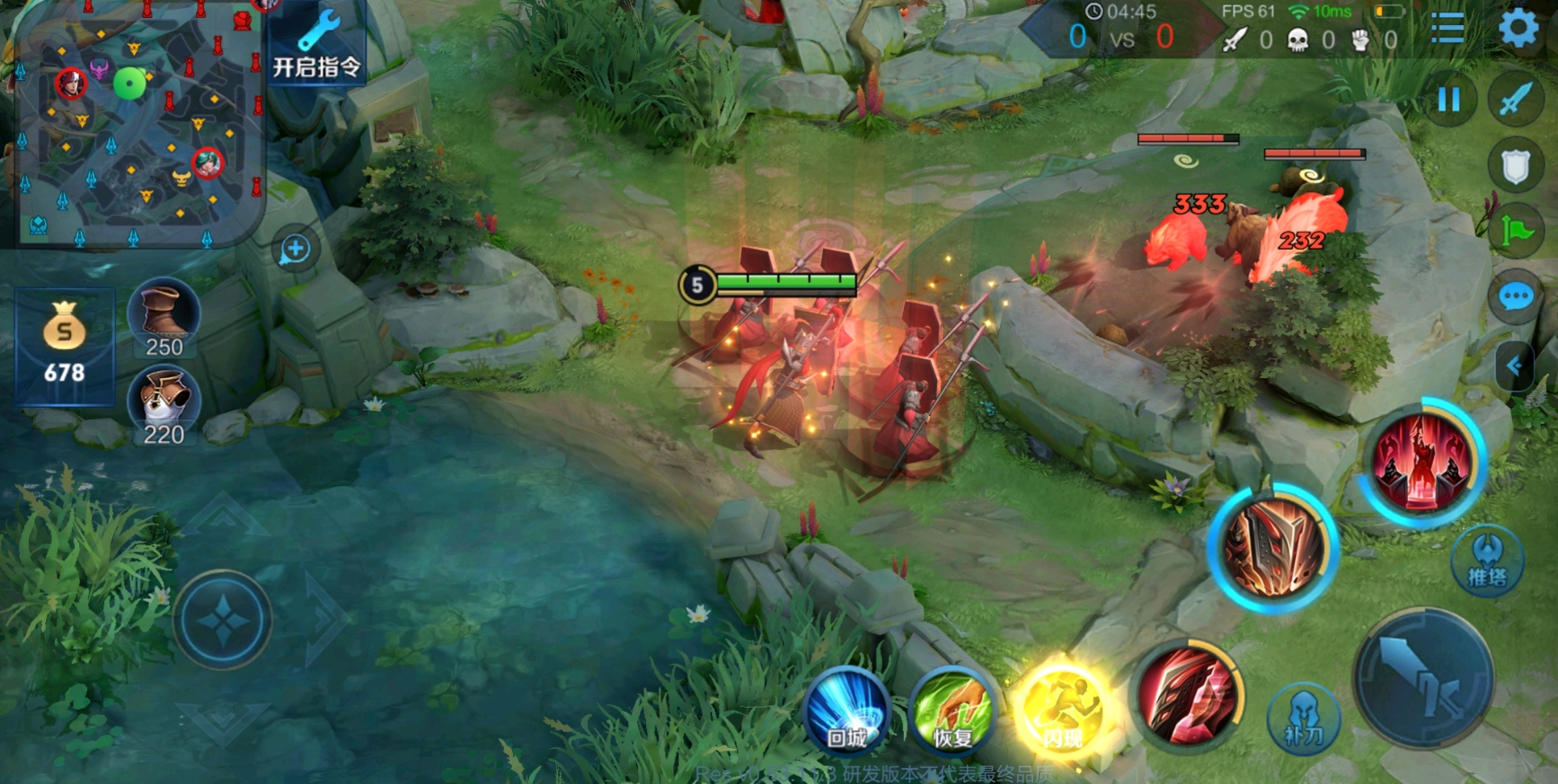Open the quick chat bubble
The height and width of the screenshot is (784, 1558).
(x=1515, y=296)
